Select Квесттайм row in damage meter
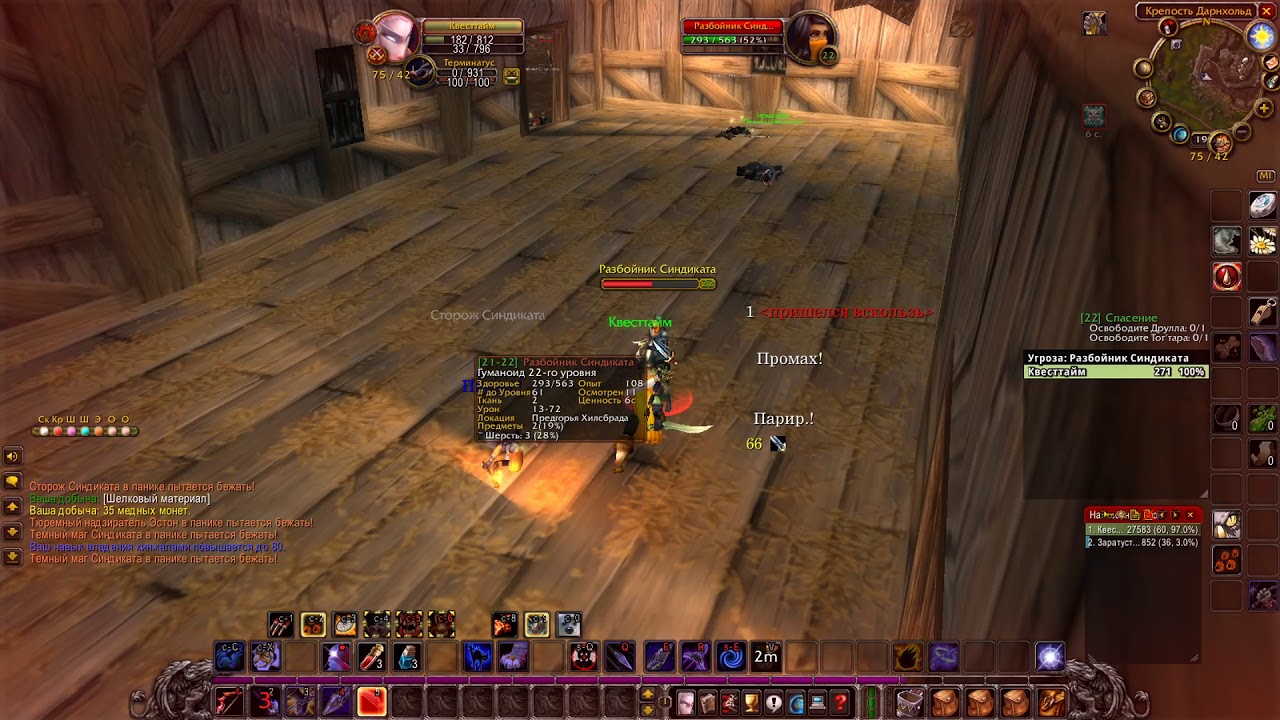1280x720 pixels. tap(1141, 530)
